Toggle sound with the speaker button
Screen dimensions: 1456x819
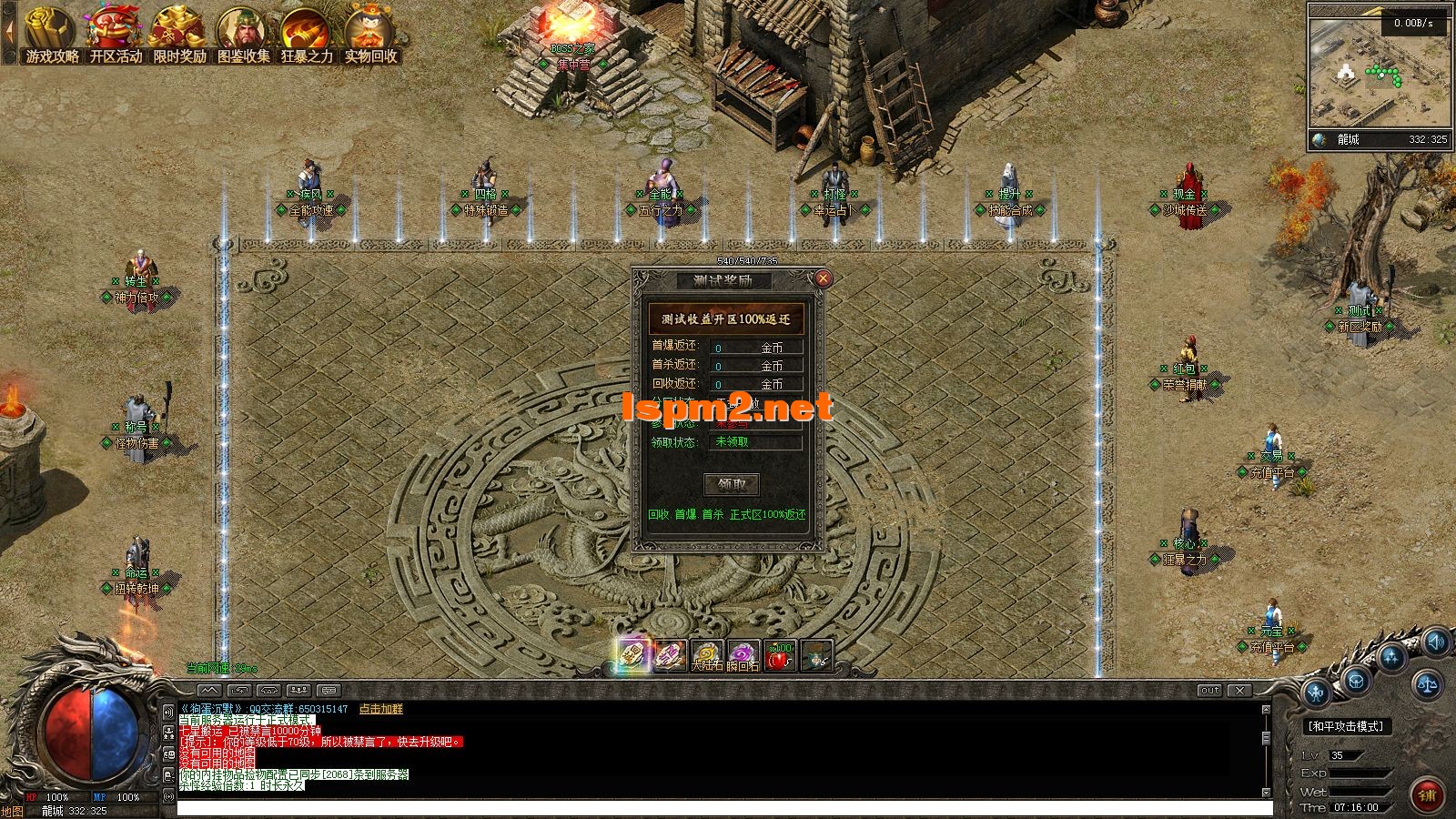1436,643
